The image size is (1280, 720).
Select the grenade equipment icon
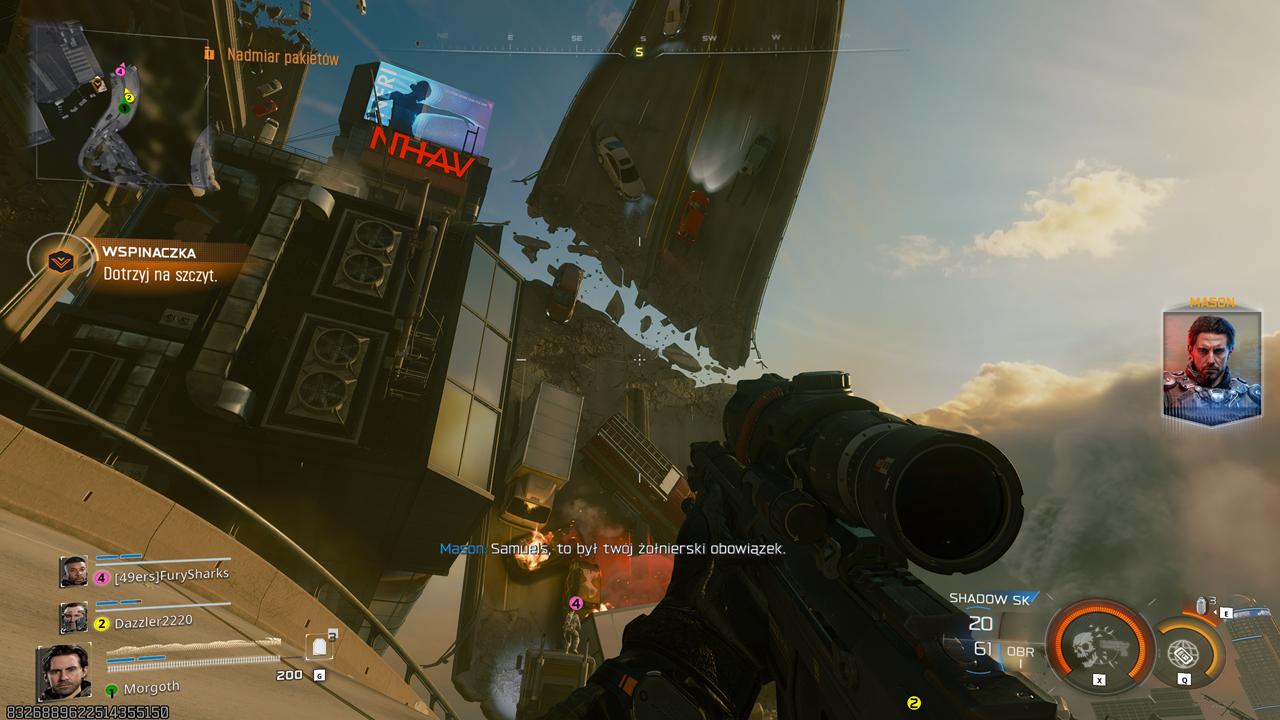click(1202, 606)
